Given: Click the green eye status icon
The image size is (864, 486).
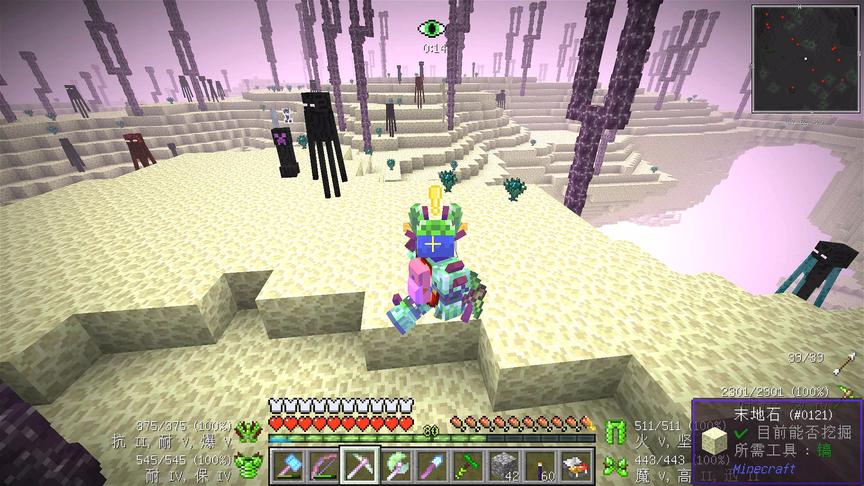Looking at the screenshot, I should tap(432, 29).
